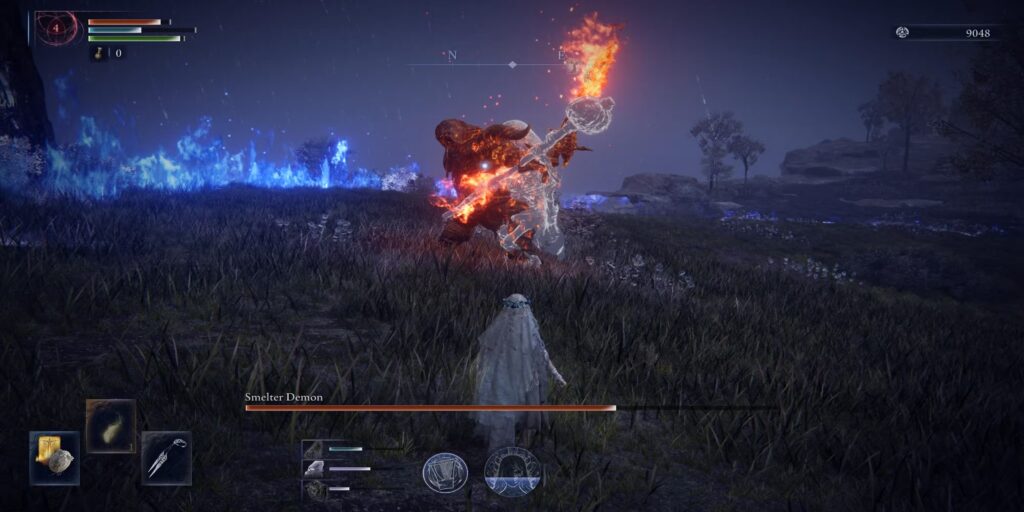Click the compass center diamond marker
1024x512 pixels.
pyautogui.click(x=512, y=64)
